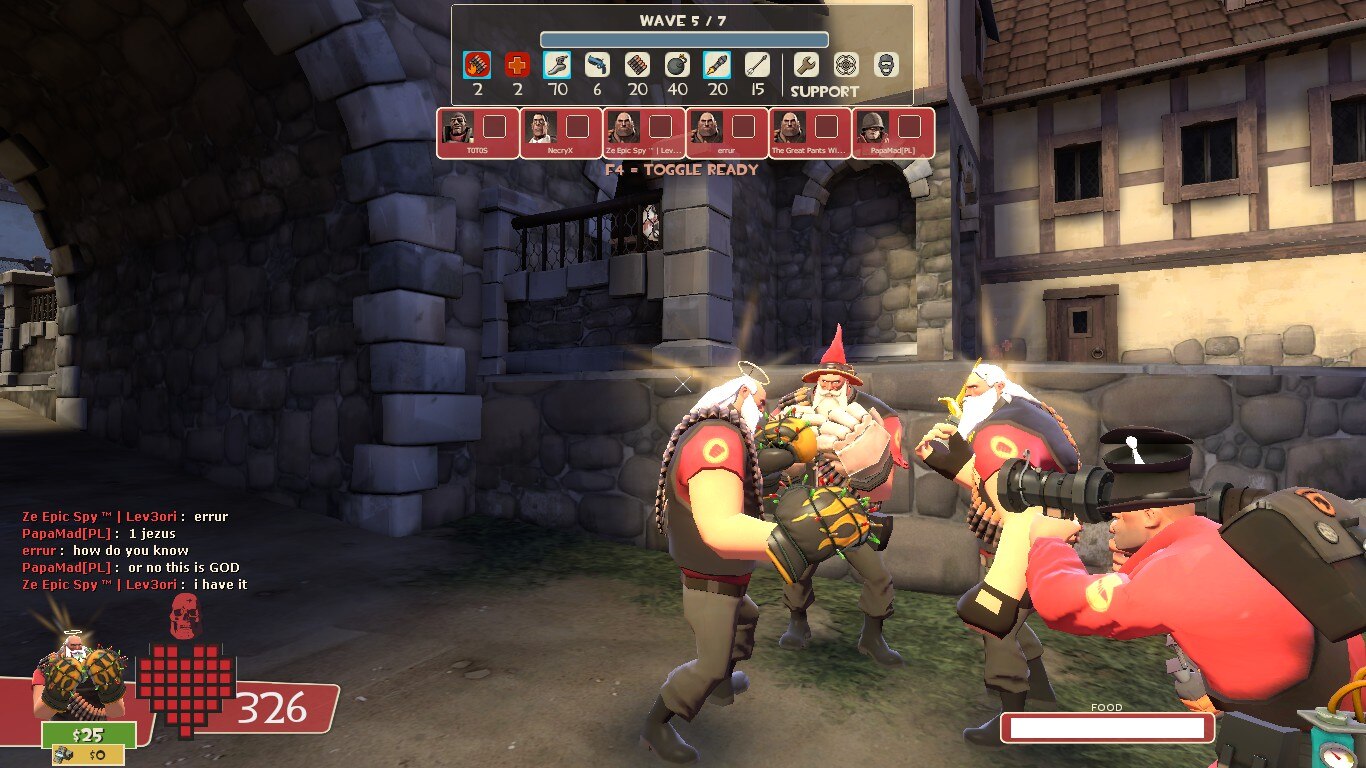The height and width of the screenshot is (768, 1366).
Task: Toggle the ready box beside errur
Action: tap(743, 127)
